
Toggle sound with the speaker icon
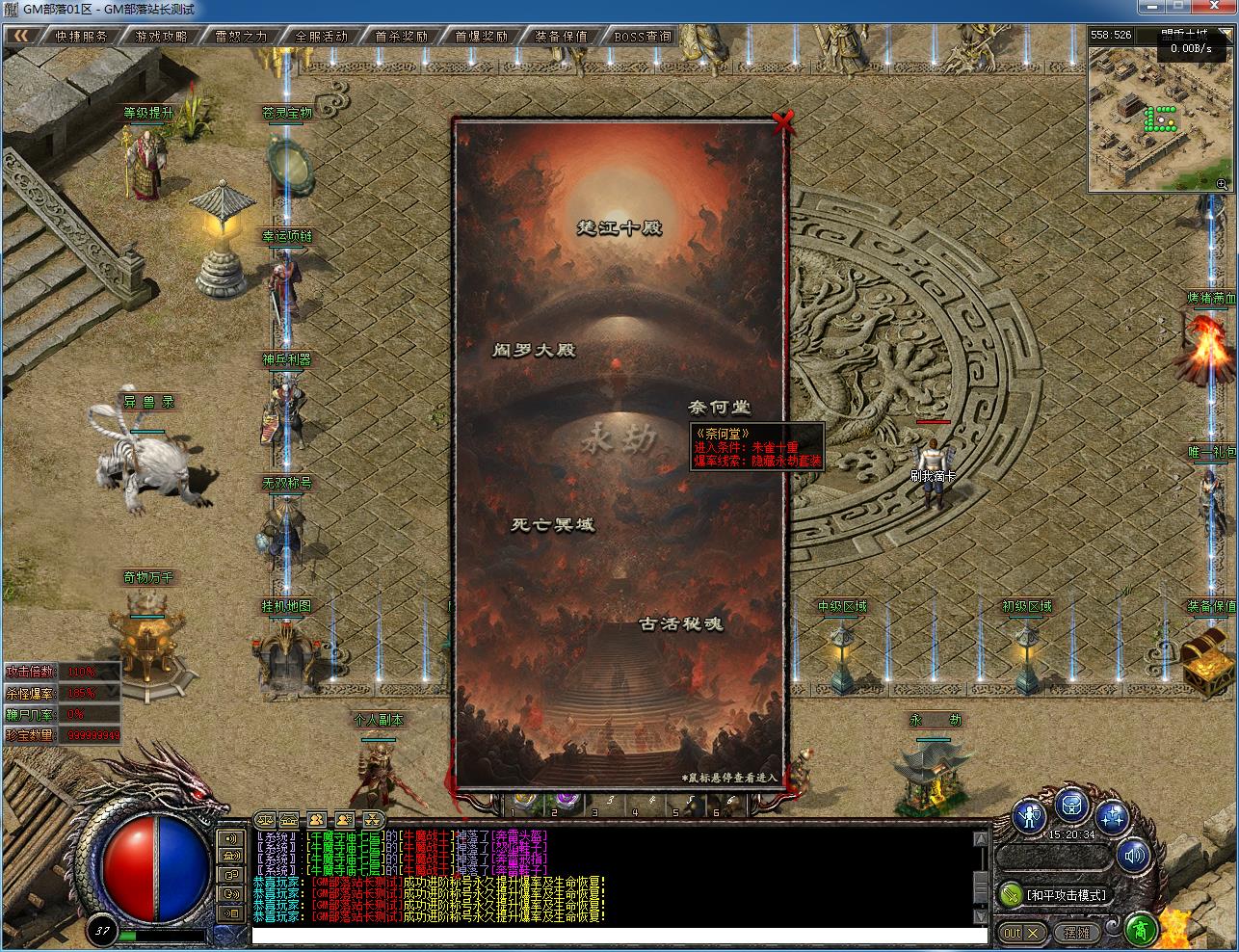1135,855
